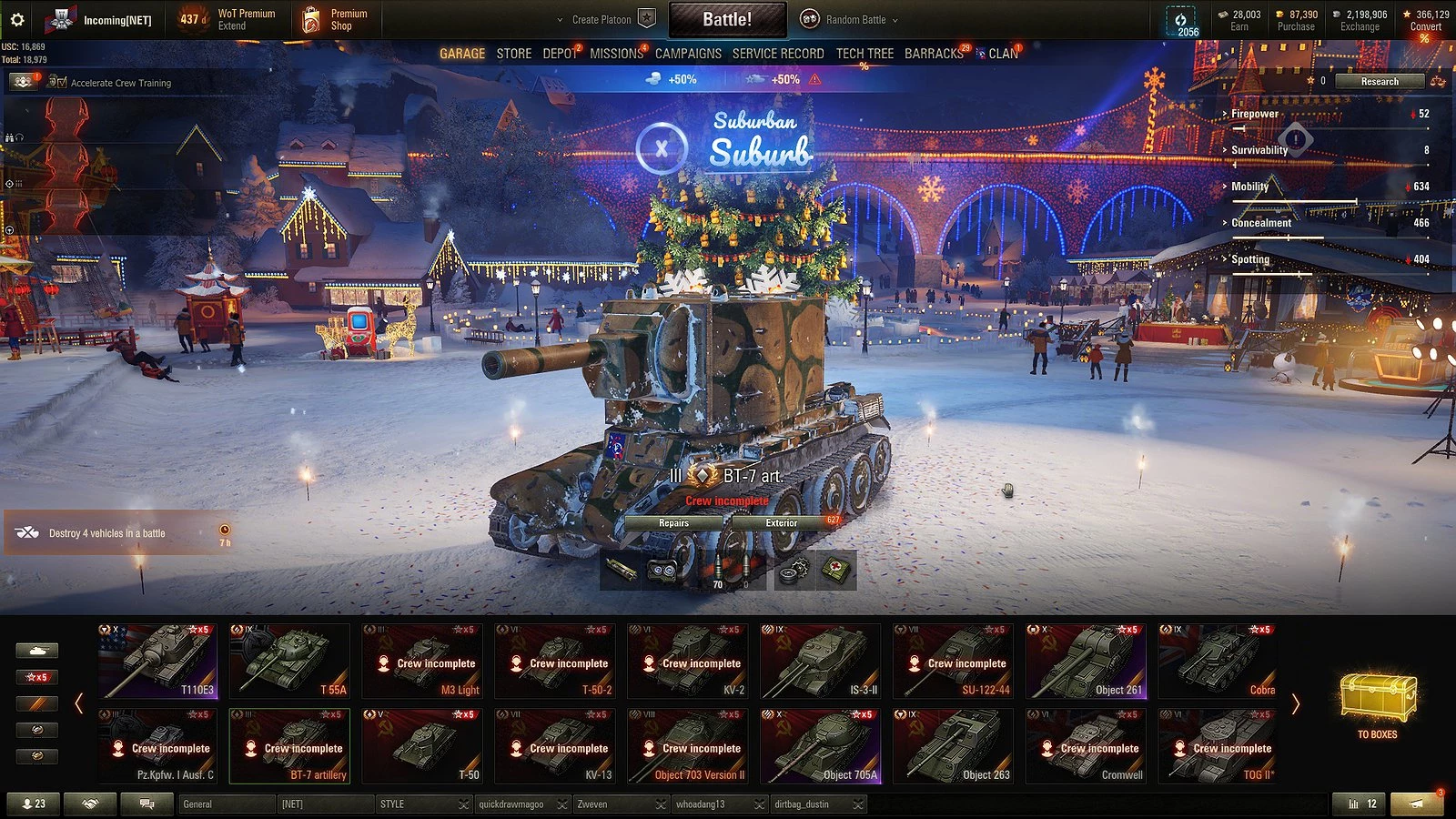Click the Battle! button
1456x819 pixels.
[x=728, y=18]
